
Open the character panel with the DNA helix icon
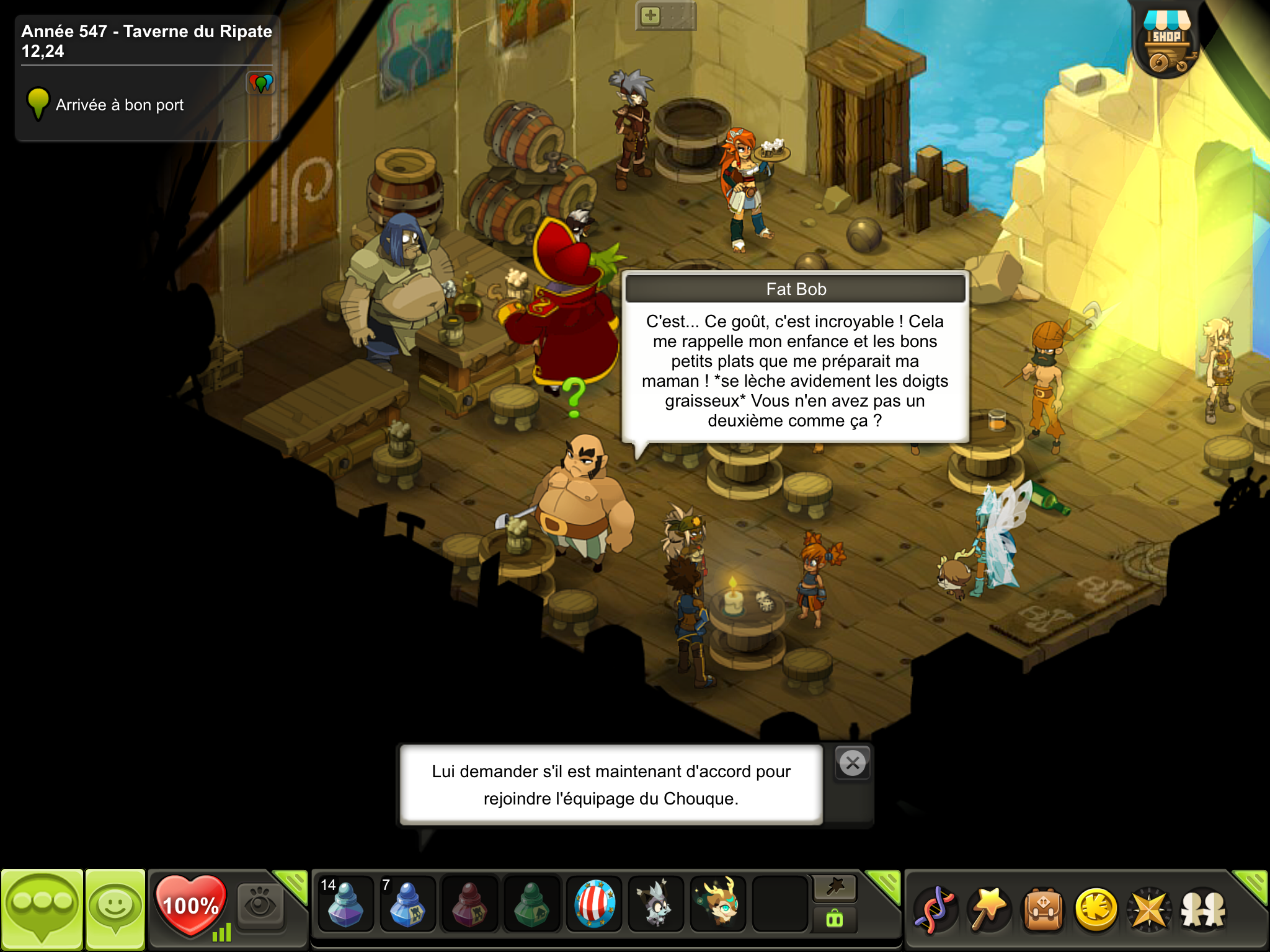coord(935,909)
